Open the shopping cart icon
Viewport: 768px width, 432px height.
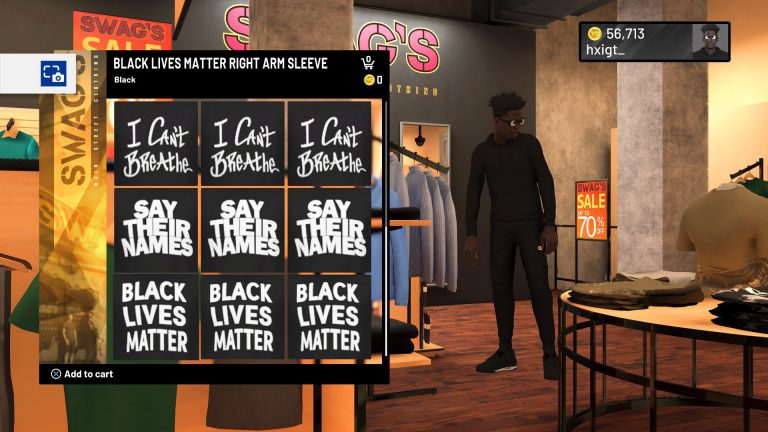[x=369, y=63]
